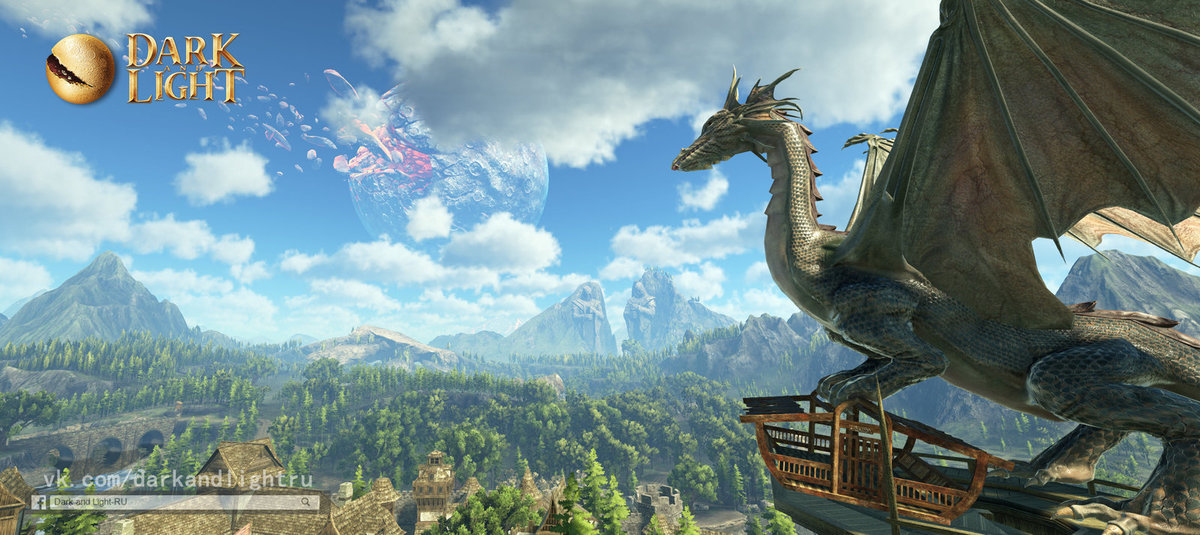Click the magnifying glass search icon

point(306,502)
